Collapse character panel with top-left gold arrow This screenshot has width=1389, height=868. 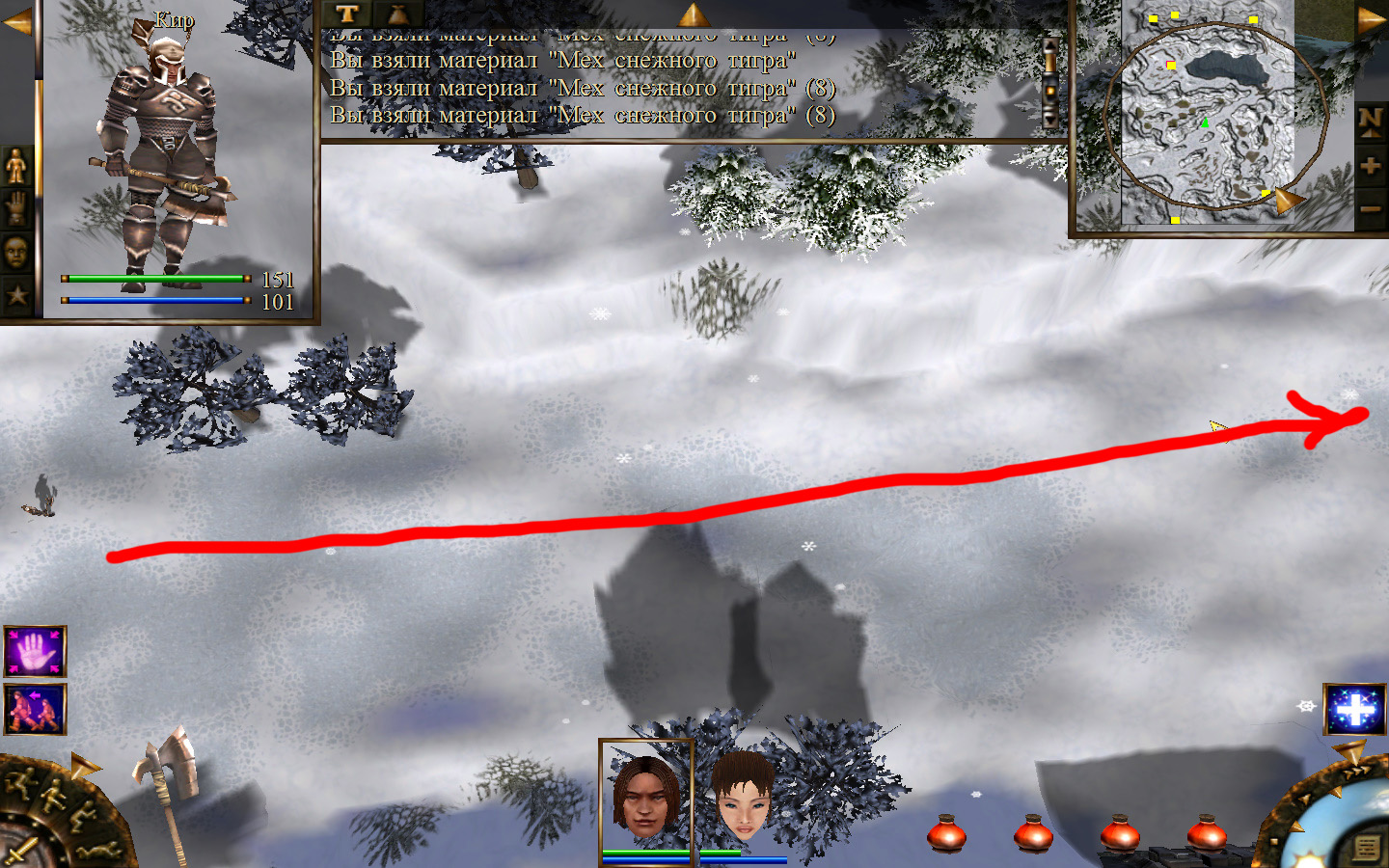[17, 21]
